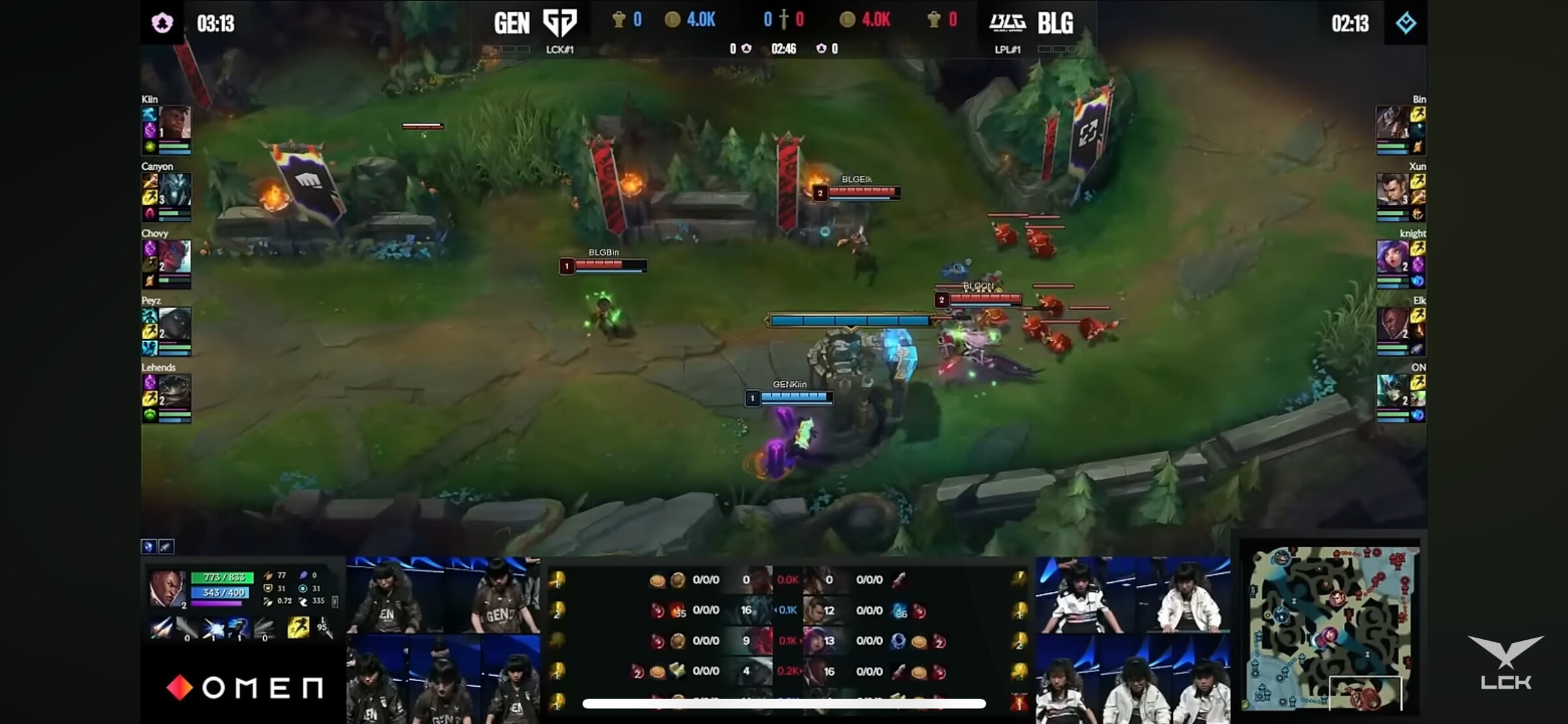Select knight's champion portrait
Screen dimensions: 1568x724
[1392, 257]
